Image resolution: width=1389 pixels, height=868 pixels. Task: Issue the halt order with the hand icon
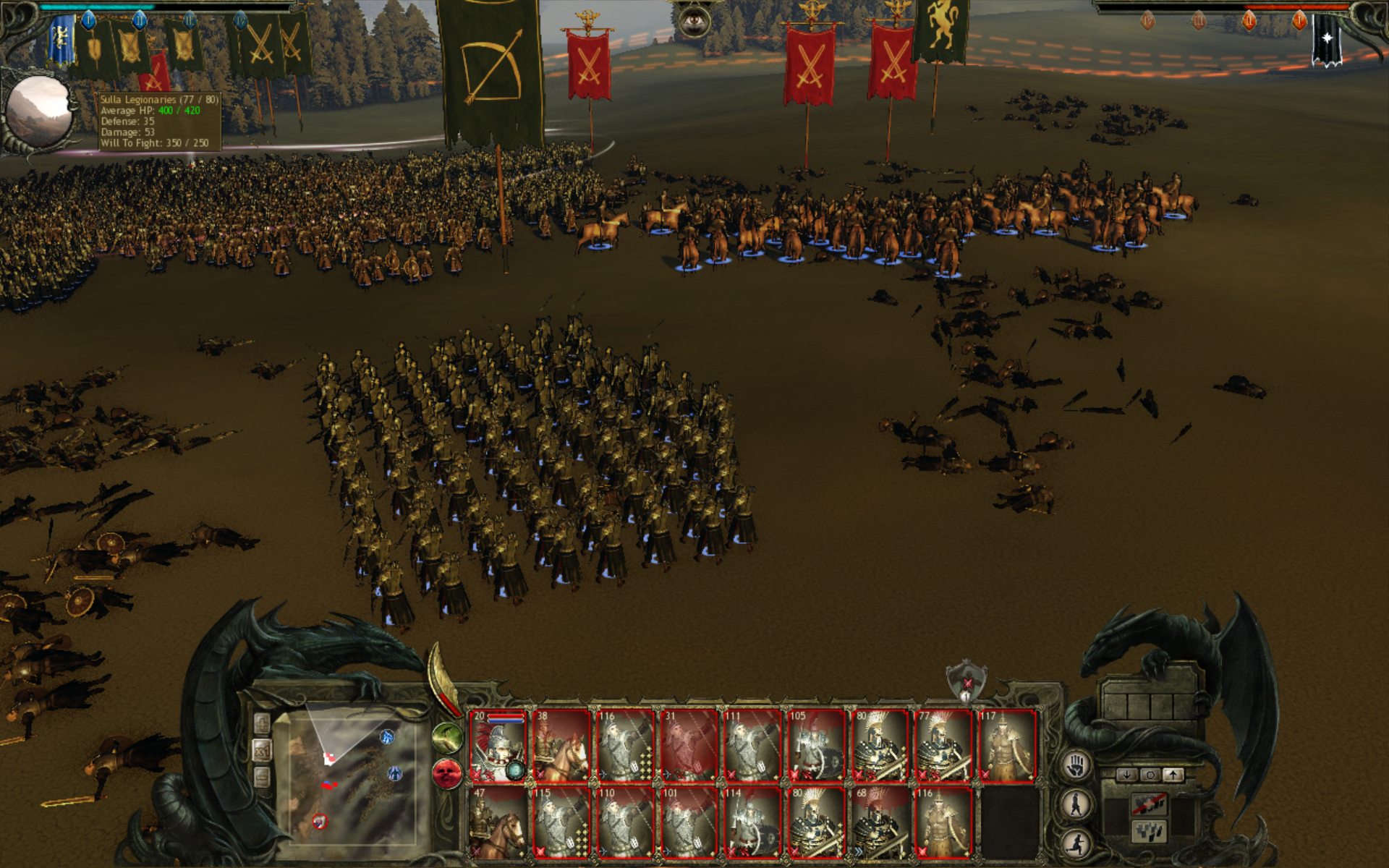tap(1076, 765)
